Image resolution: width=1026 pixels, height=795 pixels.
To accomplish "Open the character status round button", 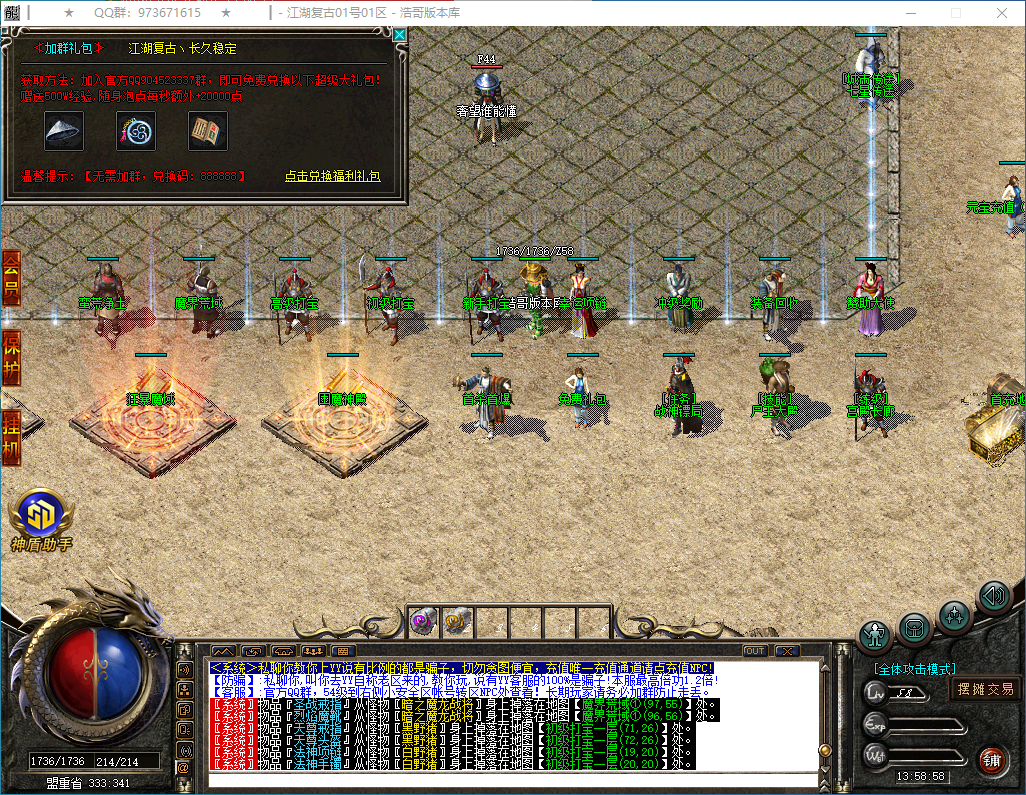I will (x=876, y=634).
